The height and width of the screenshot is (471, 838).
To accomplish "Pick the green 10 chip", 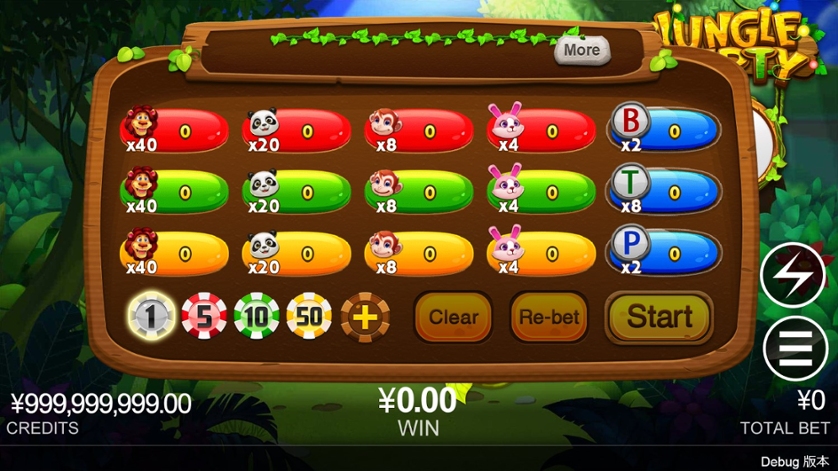I will click(x=257, y=317).
